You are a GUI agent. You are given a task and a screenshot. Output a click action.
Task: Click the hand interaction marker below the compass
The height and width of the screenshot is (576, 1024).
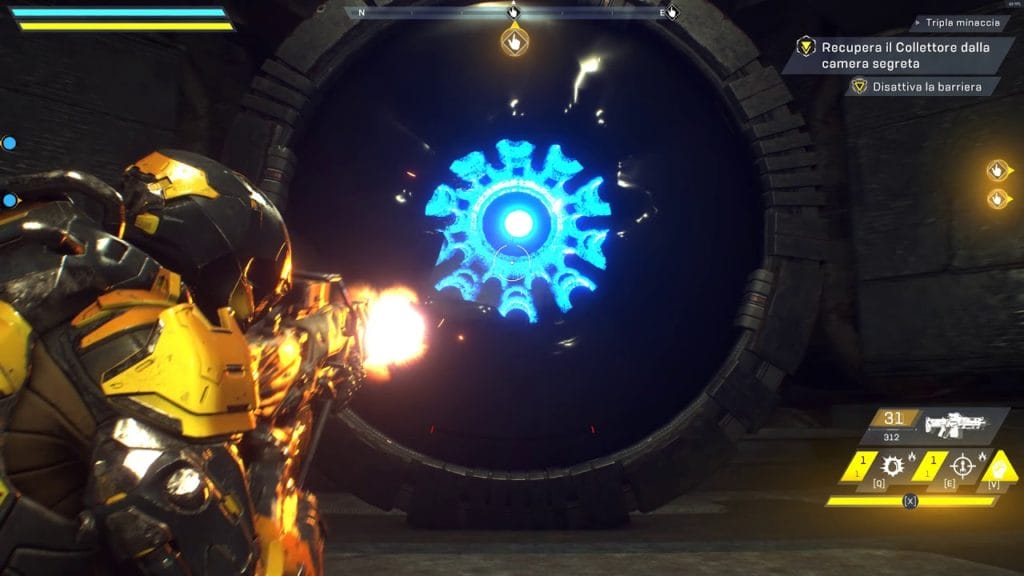point(514,42)
